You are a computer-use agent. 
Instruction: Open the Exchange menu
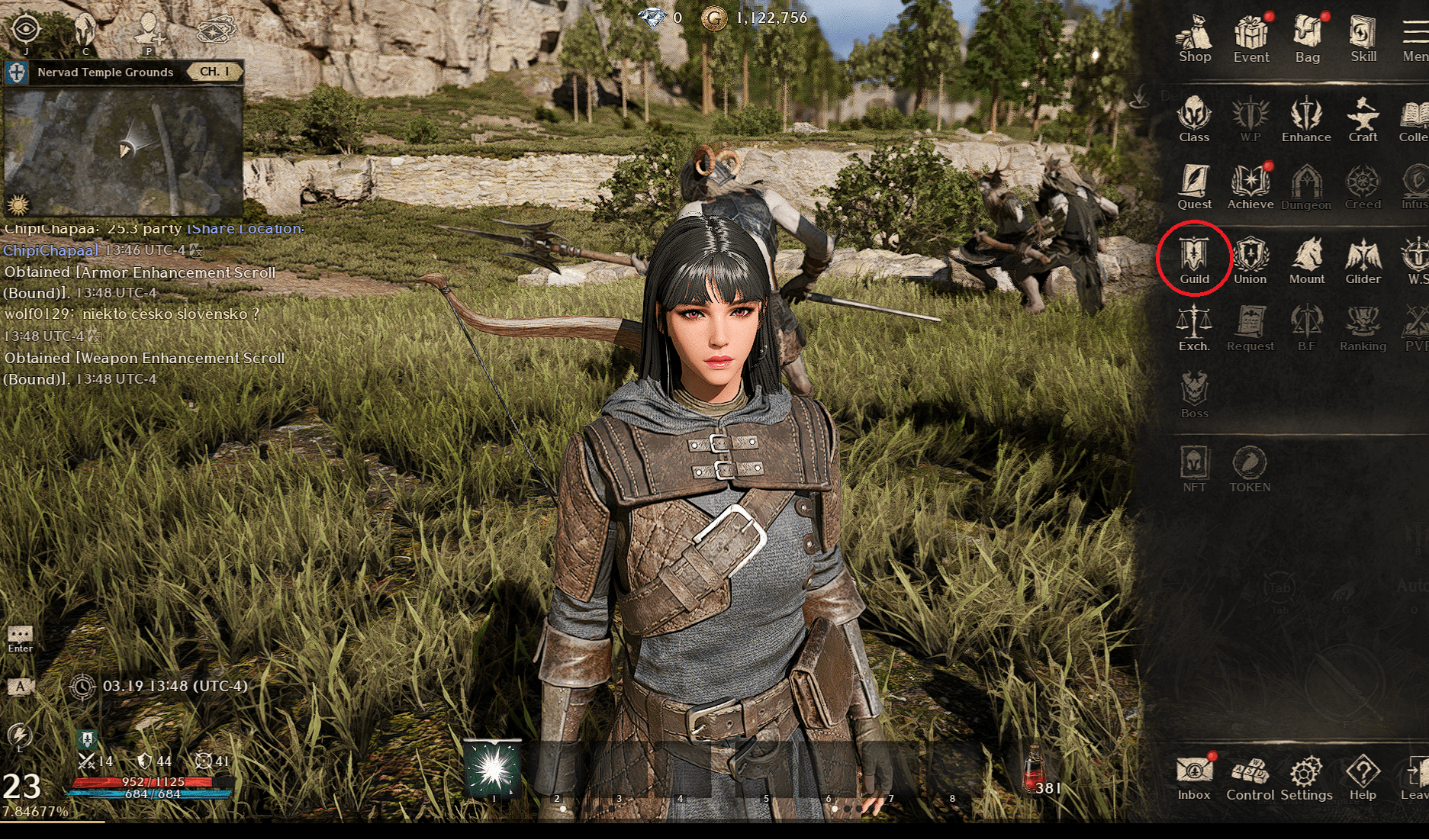(1194, 327)
